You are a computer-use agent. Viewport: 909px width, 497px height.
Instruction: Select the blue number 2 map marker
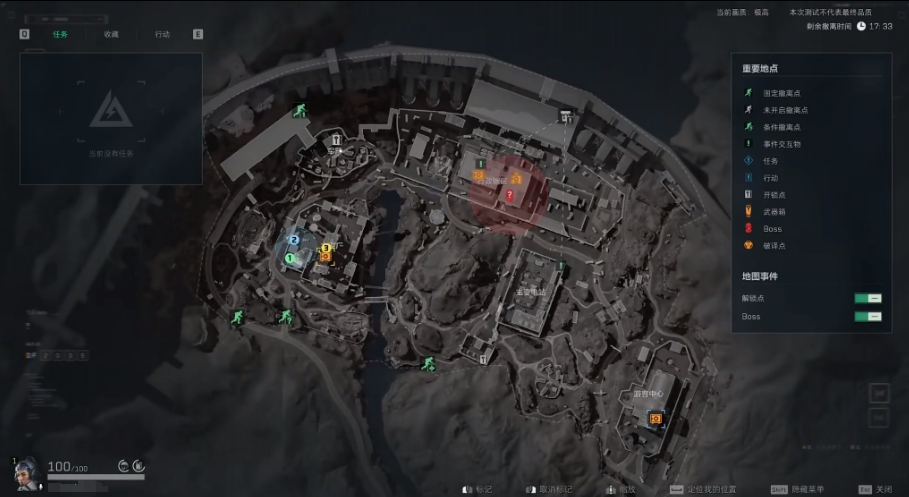tap(294, 240)
